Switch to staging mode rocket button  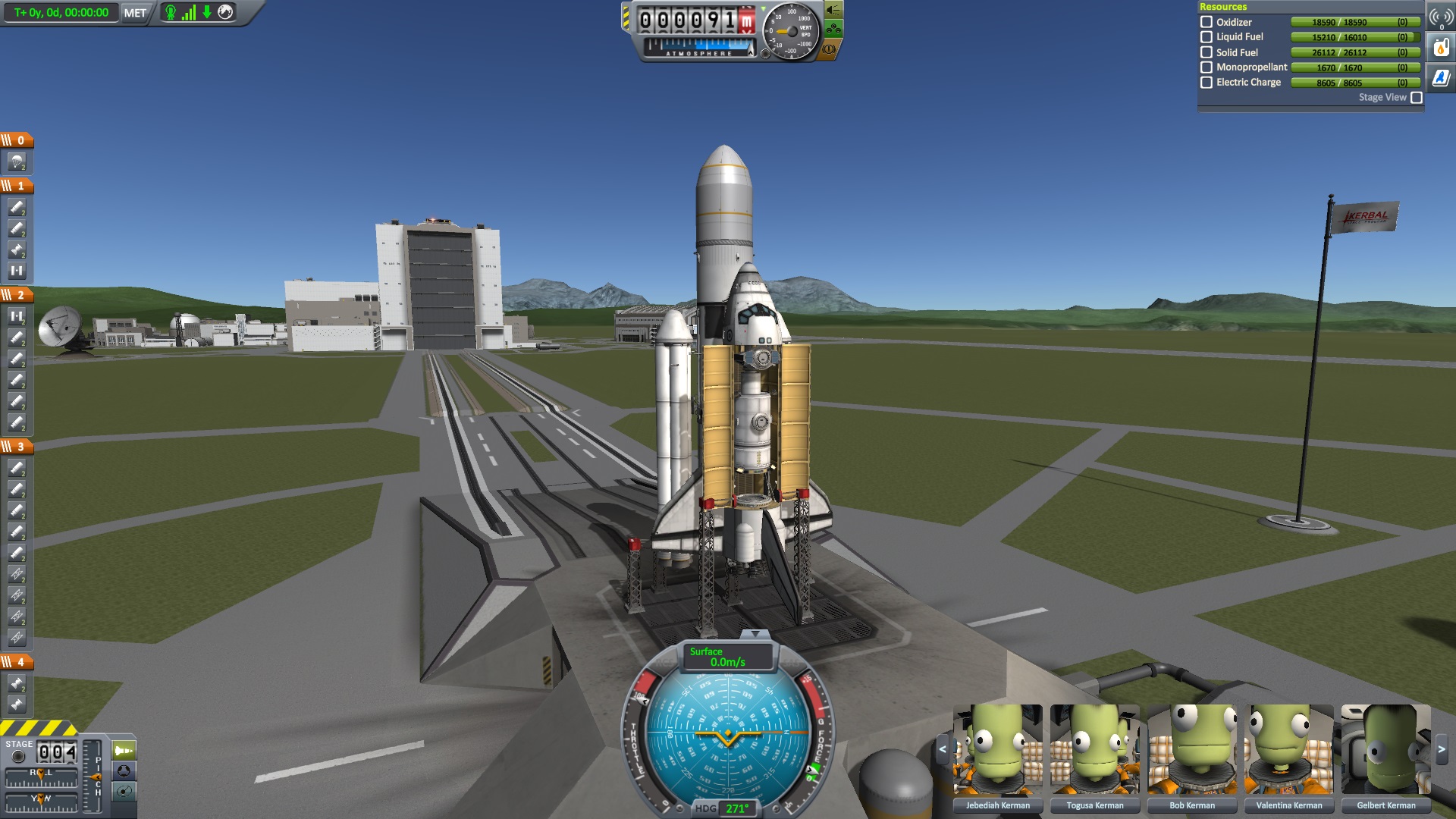[x=124, y=751]
